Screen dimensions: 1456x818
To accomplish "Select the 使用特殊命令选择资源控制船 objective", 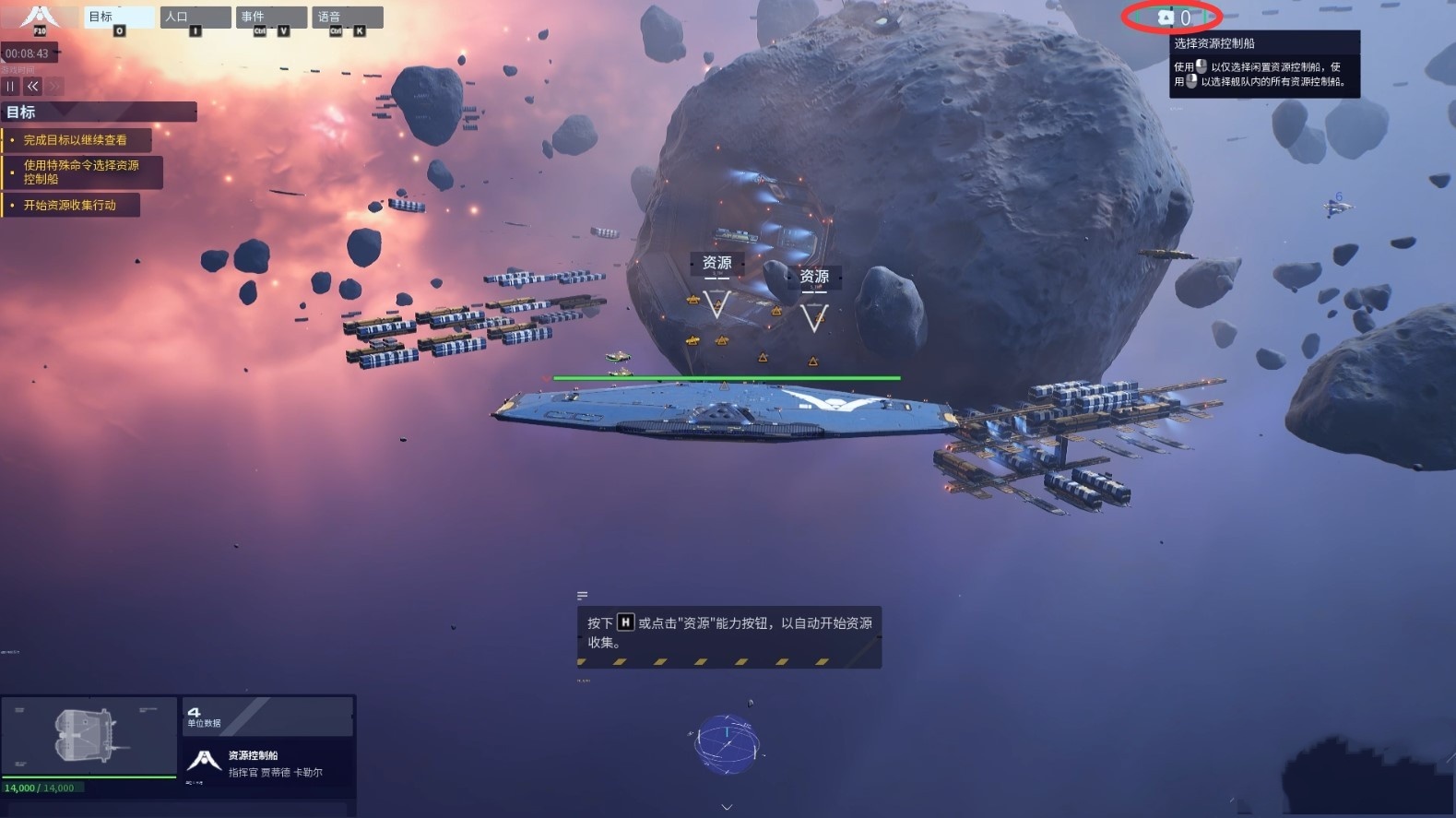I will [x=81, y=172].
